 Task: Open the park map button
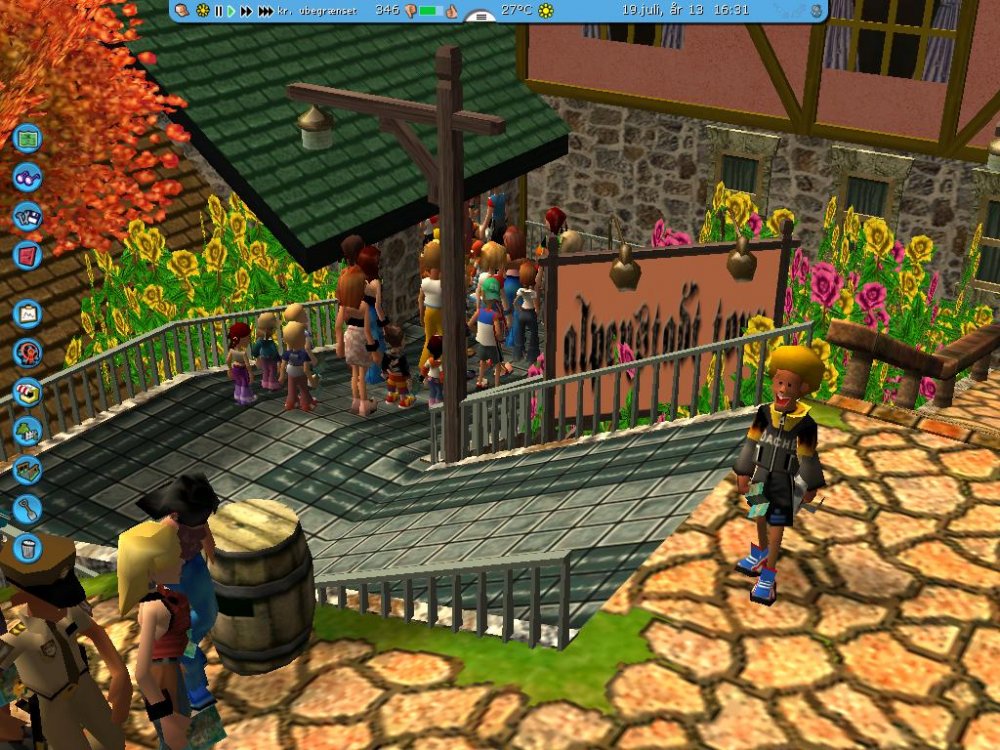[27, 136]
